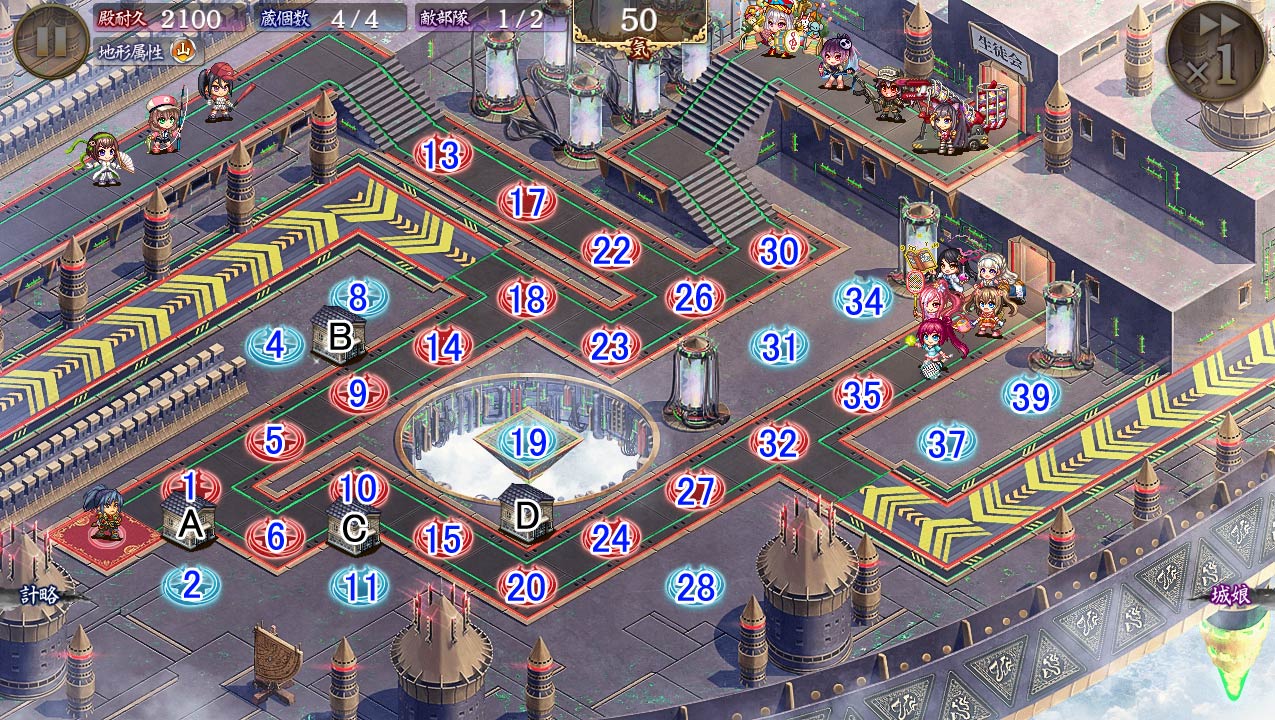This screenshot has width=1275, height=720.
Task: Choose deployment tile number 19
Action: [527, 442]
